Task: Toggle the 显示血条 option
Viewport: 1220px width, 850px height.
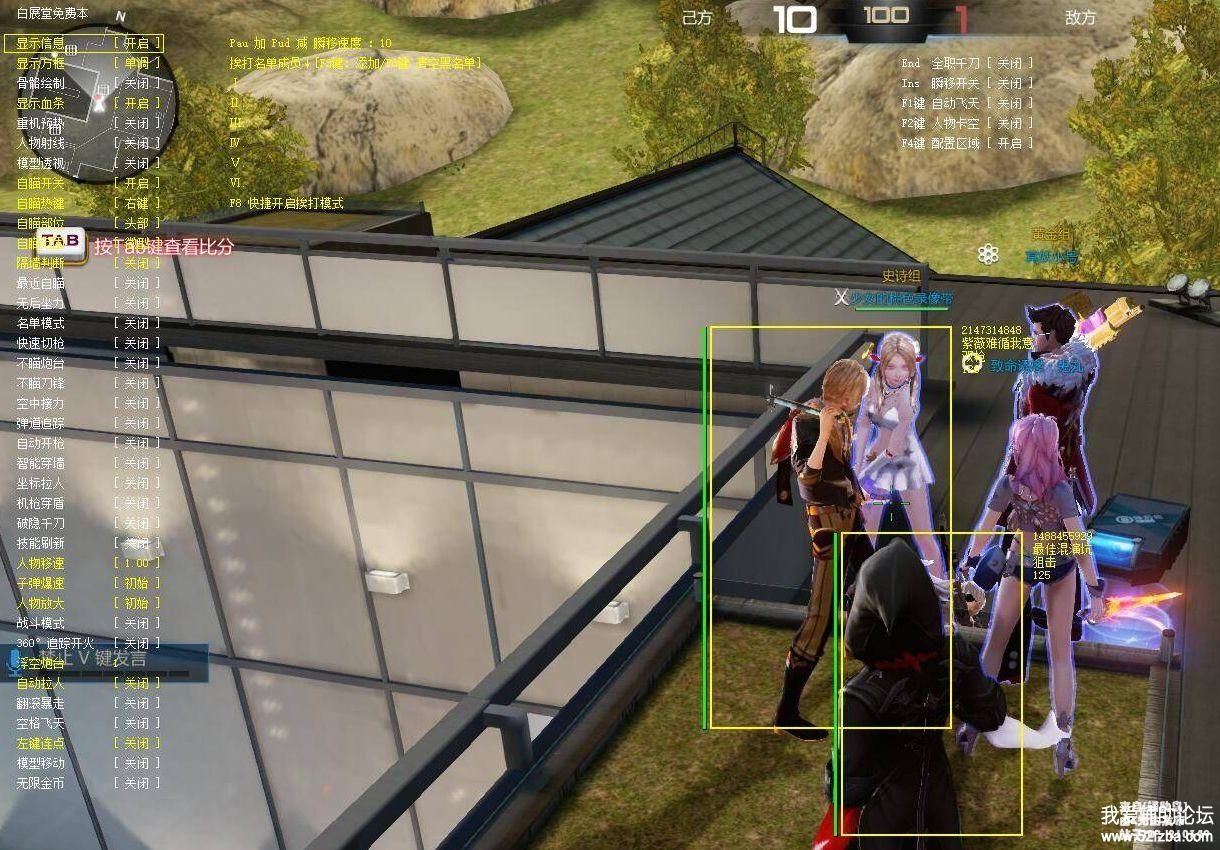Action: 87,103
